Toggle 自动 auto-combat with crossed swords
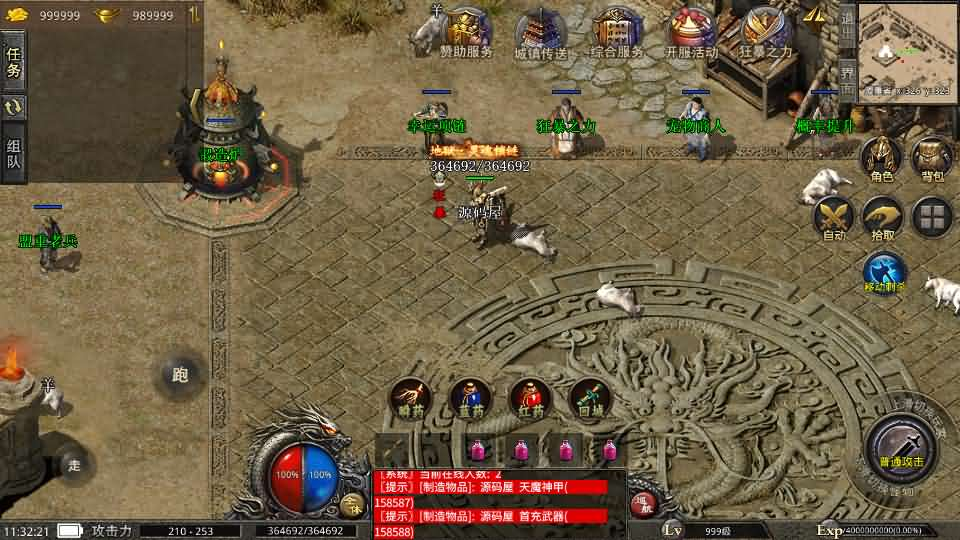This screenshot has height=540, width=960. [x=833, y=217]
